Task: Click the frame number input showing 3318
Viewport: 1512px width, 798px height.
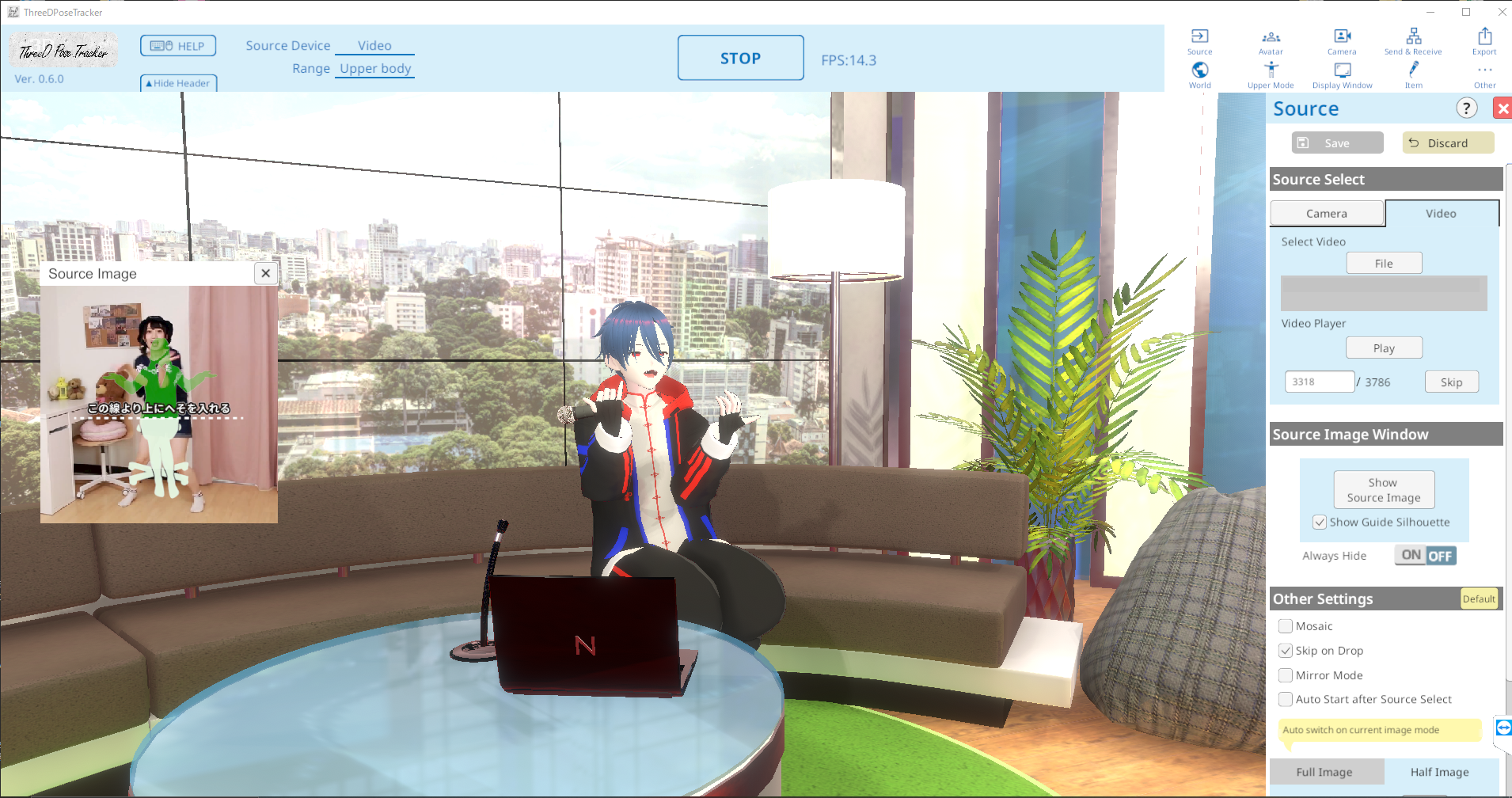Action: (x=1318, y=381)
